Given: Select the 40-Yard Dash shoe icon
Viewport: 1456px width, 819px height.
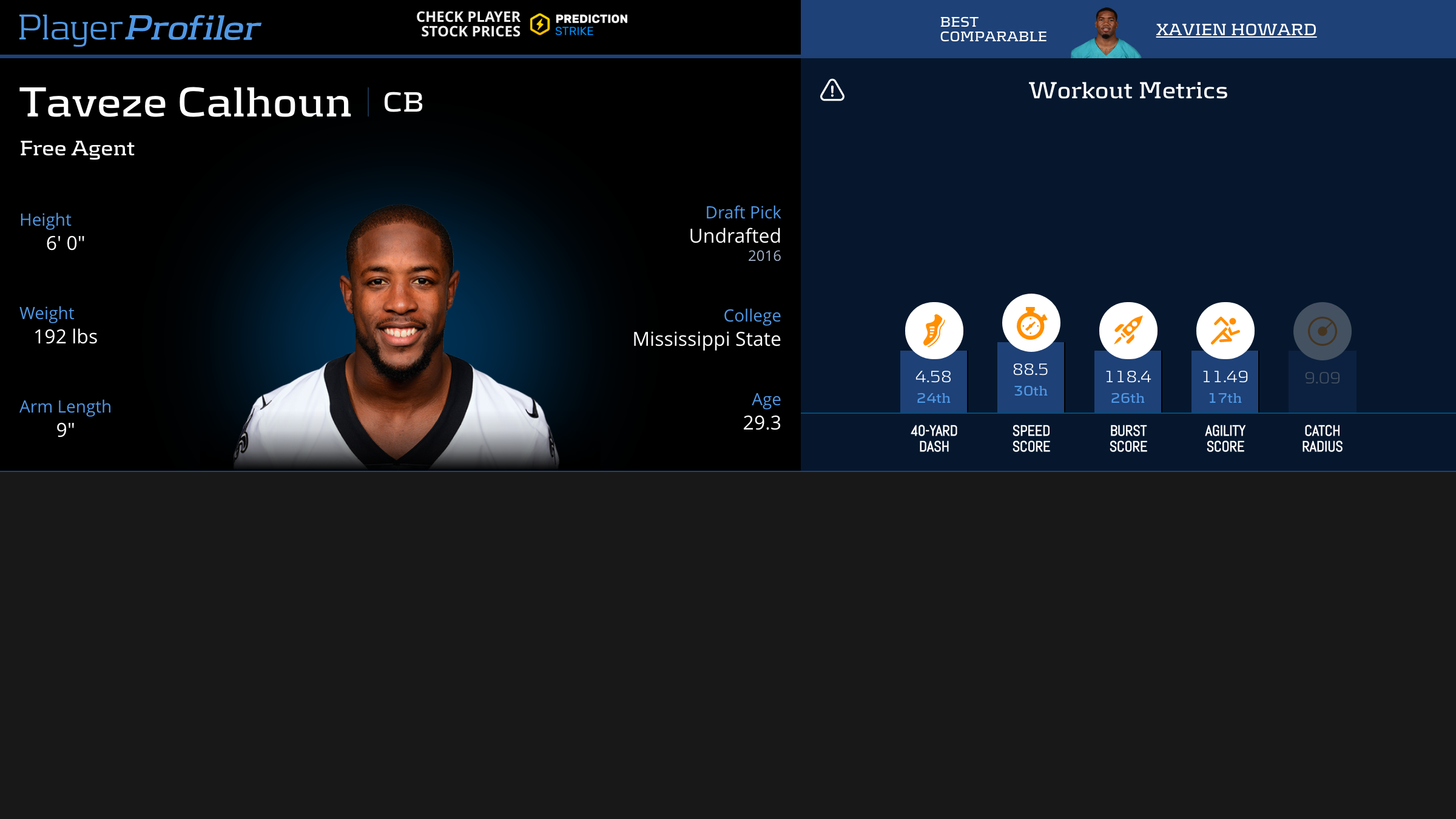Looking at the screenshot, I should click(934, 331).
